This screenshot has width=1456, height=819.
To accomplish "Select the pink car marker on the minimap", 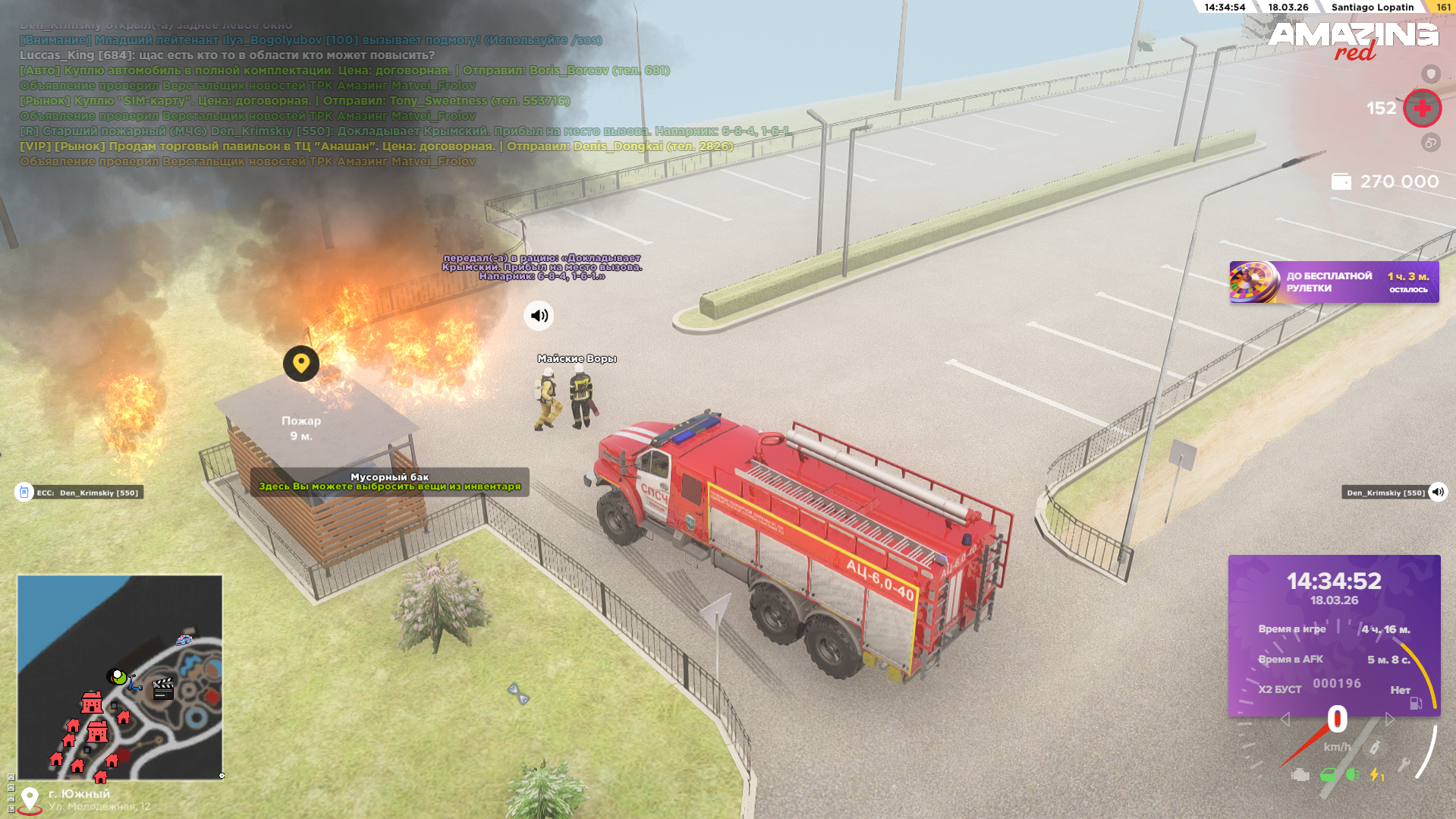I will (184, 640).
